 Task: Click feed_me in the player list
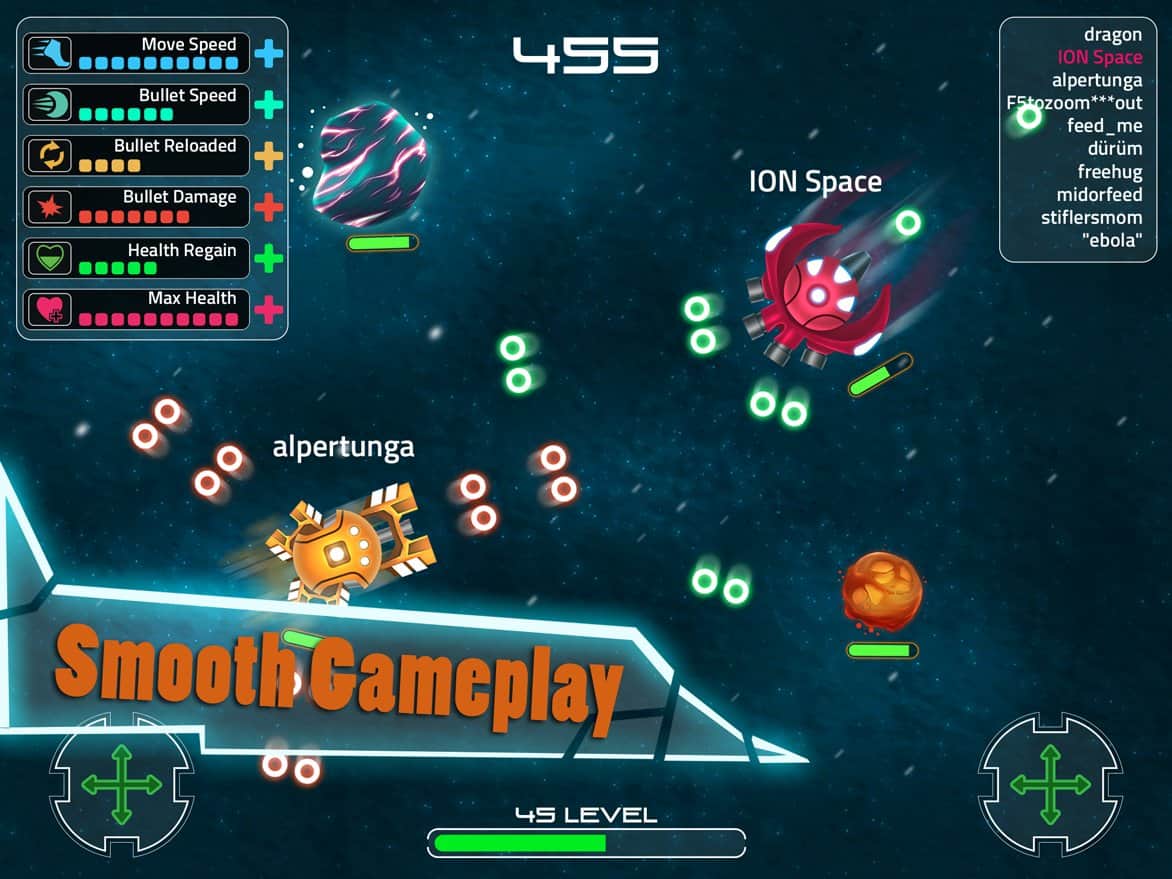coord(1104,126)
